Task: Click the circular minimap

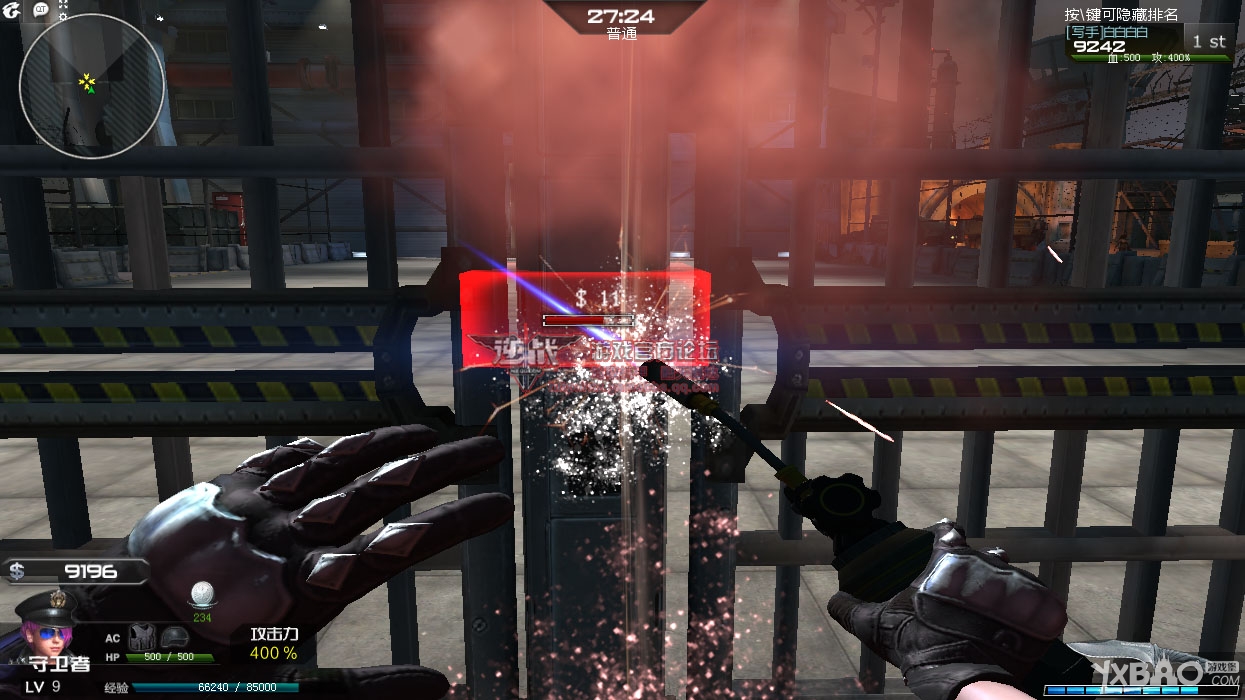Action: (92, 86)
